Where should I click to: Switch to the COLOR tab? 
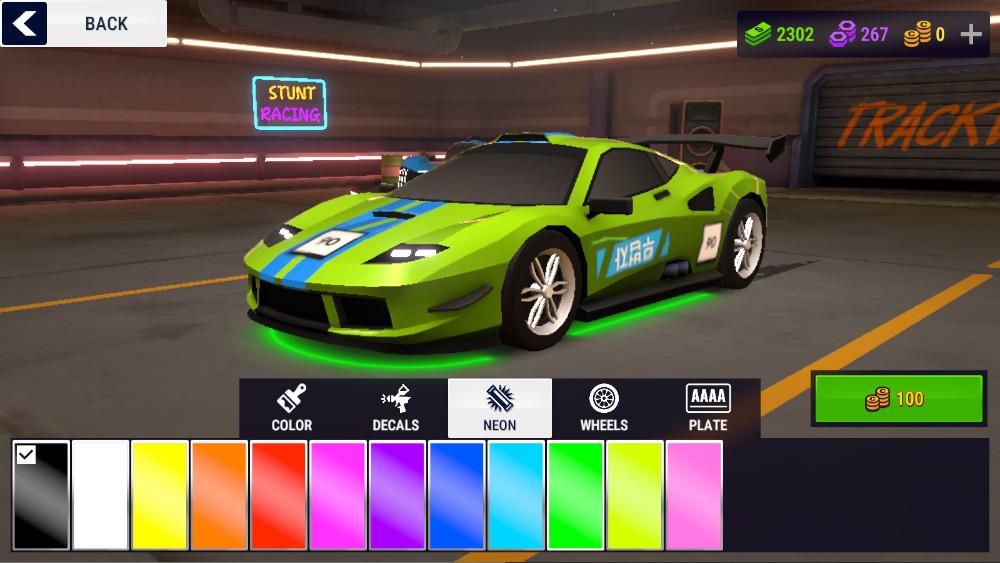[x=292, y=408]
